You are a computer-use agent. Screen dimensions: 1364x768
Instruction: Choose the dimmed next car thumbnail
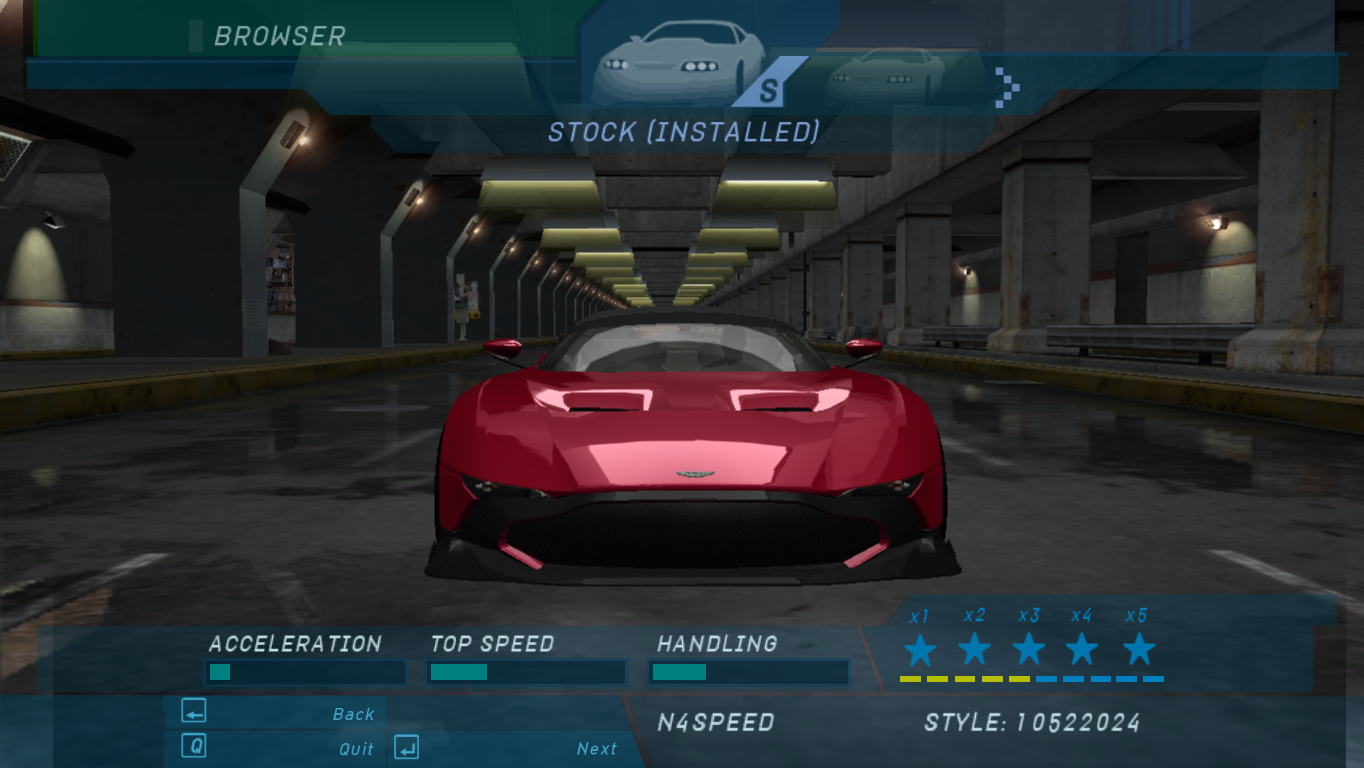point(885,74)
